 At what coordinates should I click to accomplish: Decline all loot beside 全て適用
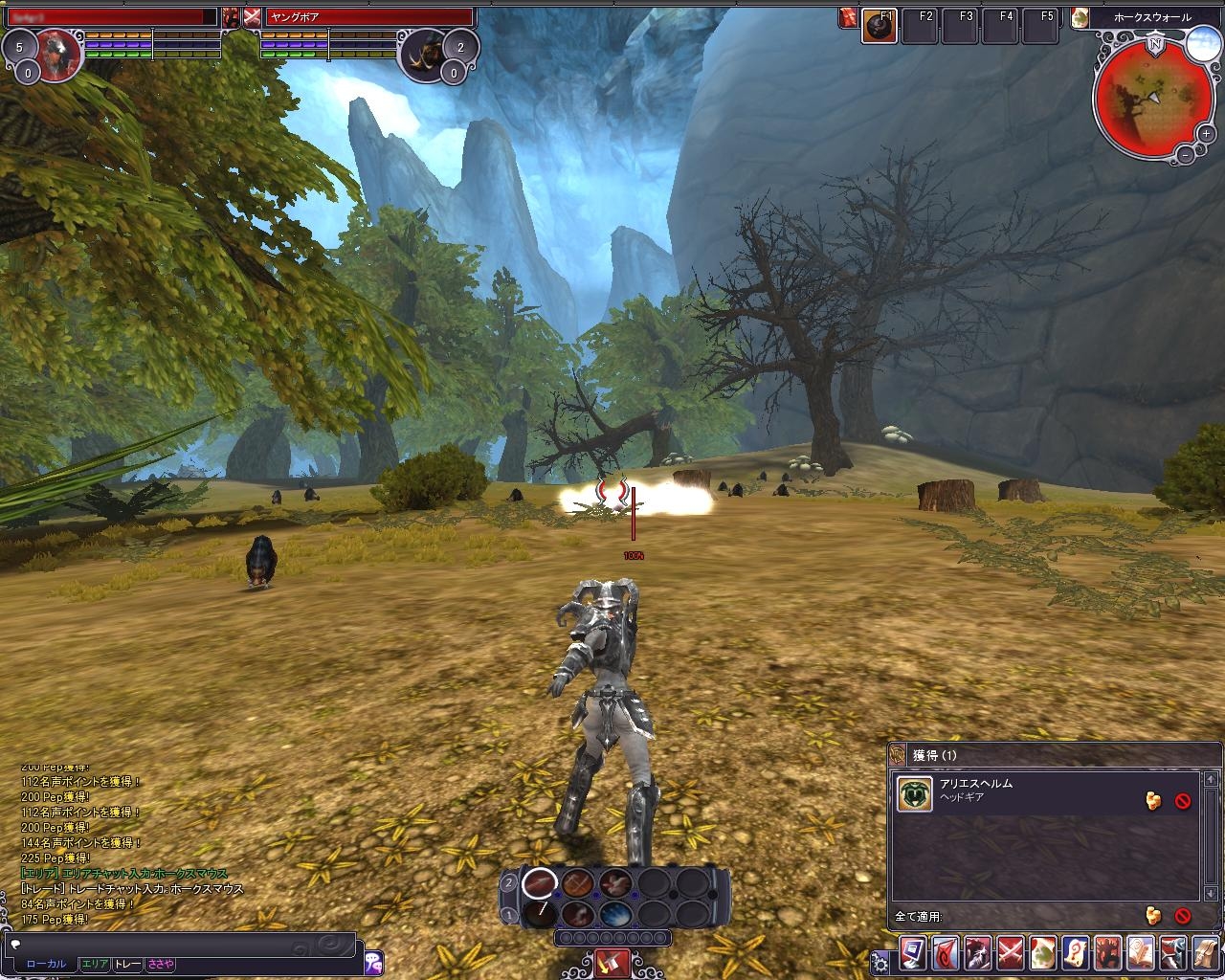pyautogui.click(x=1183, y=916)
